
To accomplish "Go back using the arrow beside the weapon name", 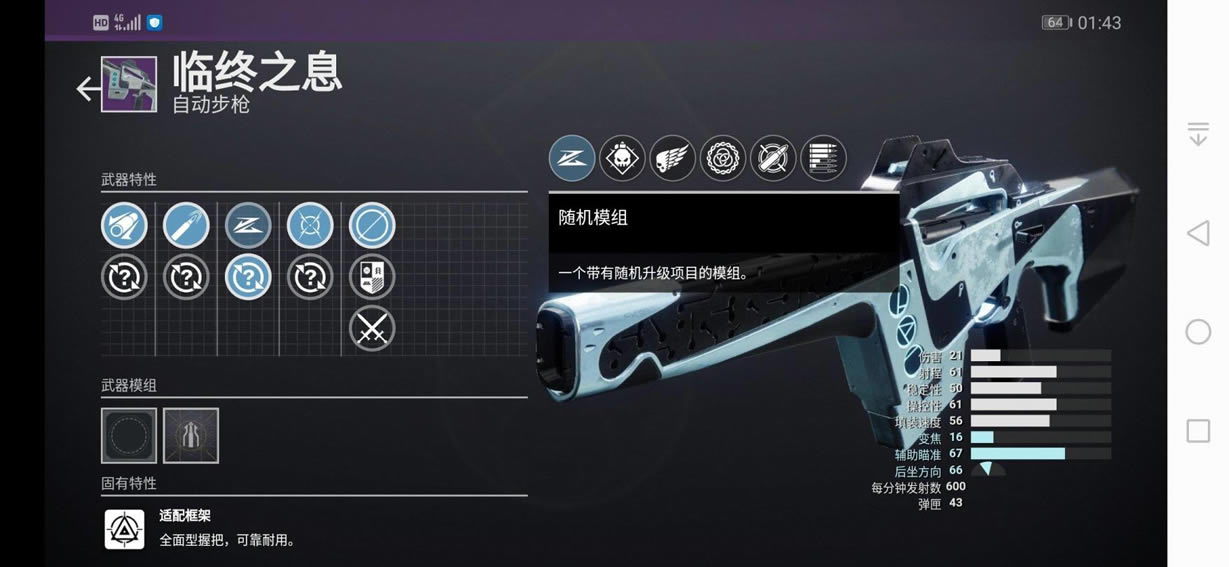I will point(88,89).
